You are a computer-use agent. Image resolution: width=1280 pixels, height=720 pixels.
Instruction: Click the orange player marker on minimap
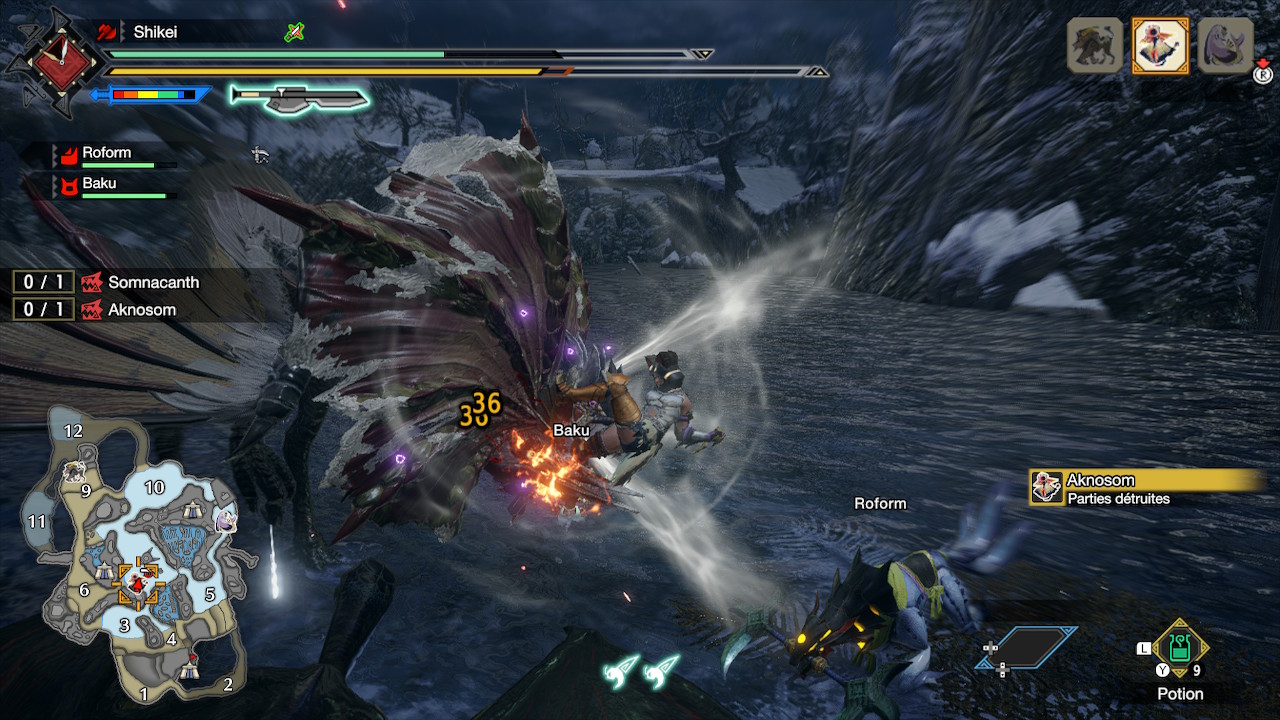pyautogui.click(x=139, y=584)
